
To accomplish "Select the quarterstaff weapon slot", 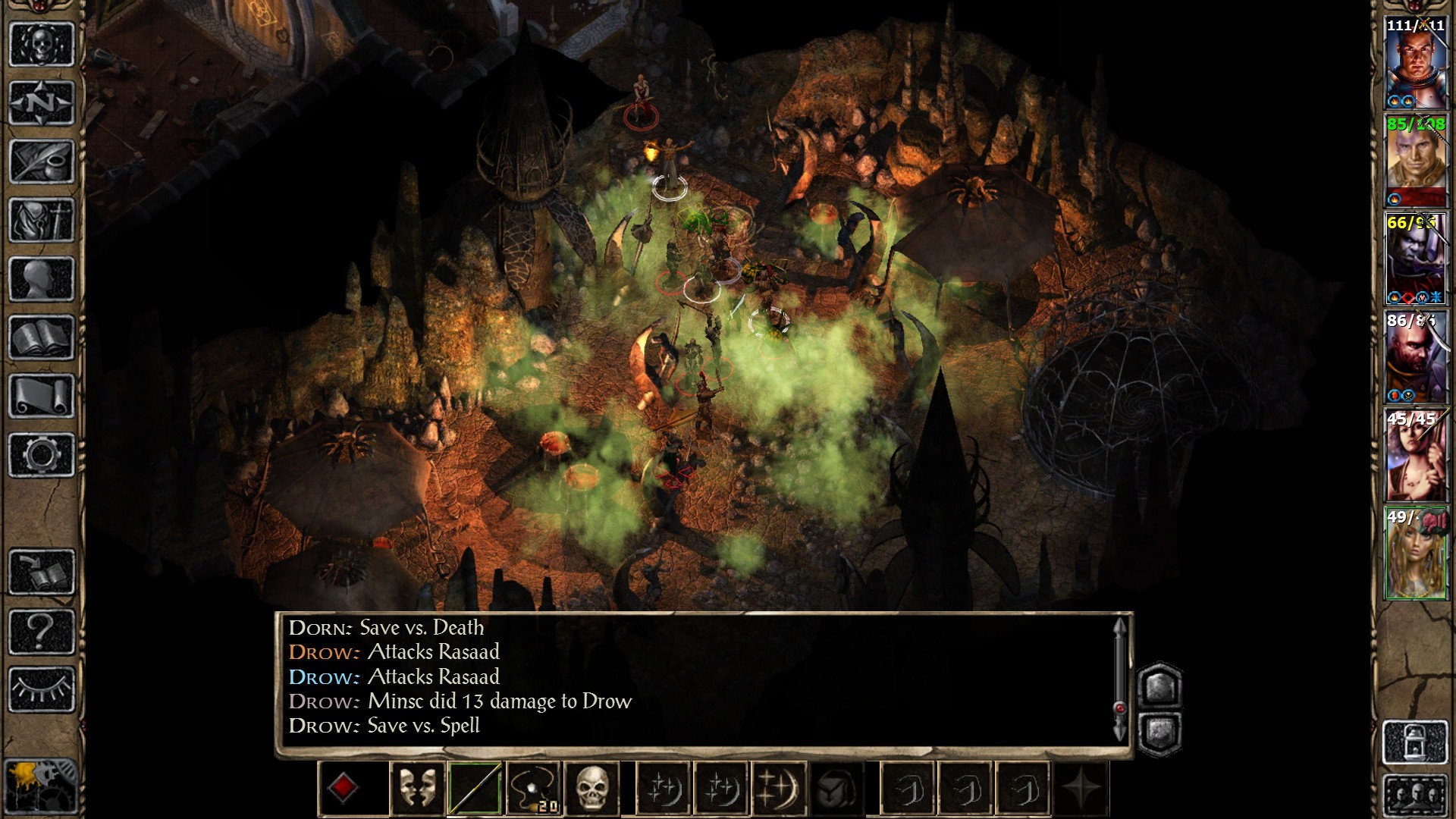I will (x=475, y=789).
